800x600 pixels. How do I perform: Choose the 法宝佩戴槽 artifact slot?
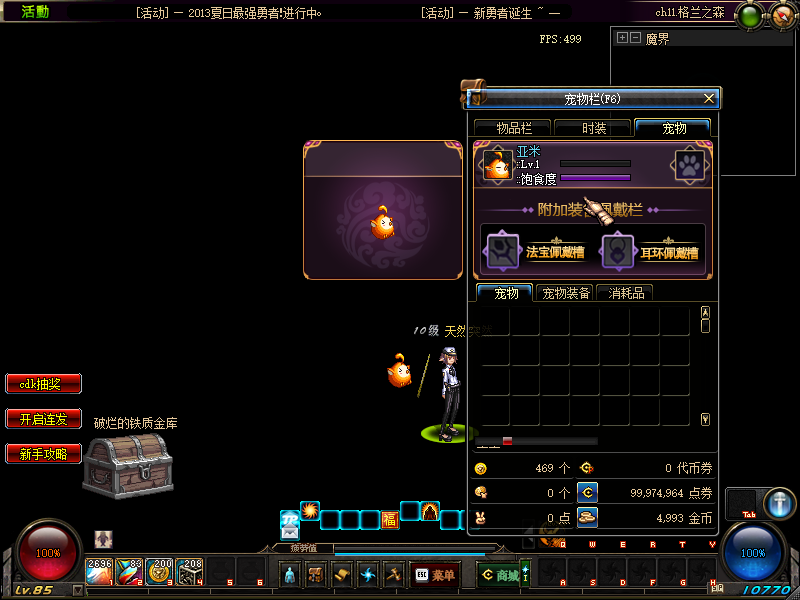point(535,250)
